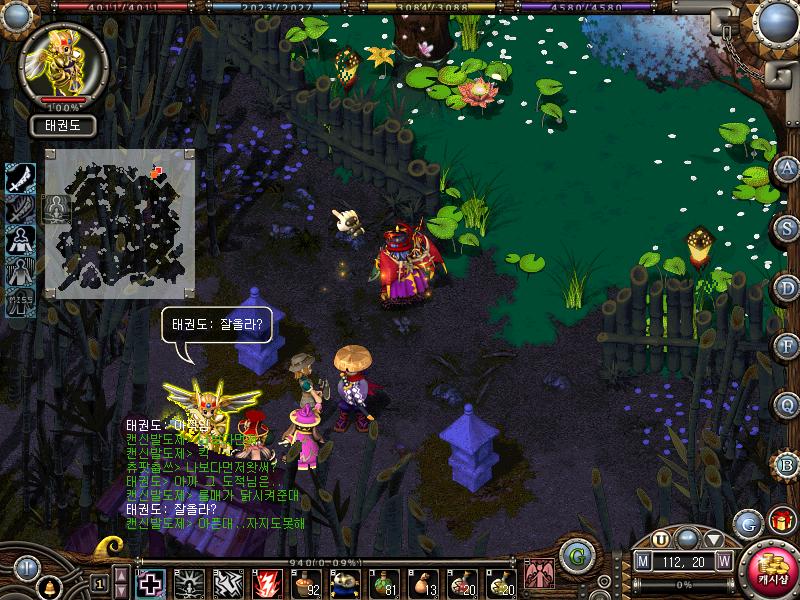
Task: Click the F round side button
Action: point(787,346)
